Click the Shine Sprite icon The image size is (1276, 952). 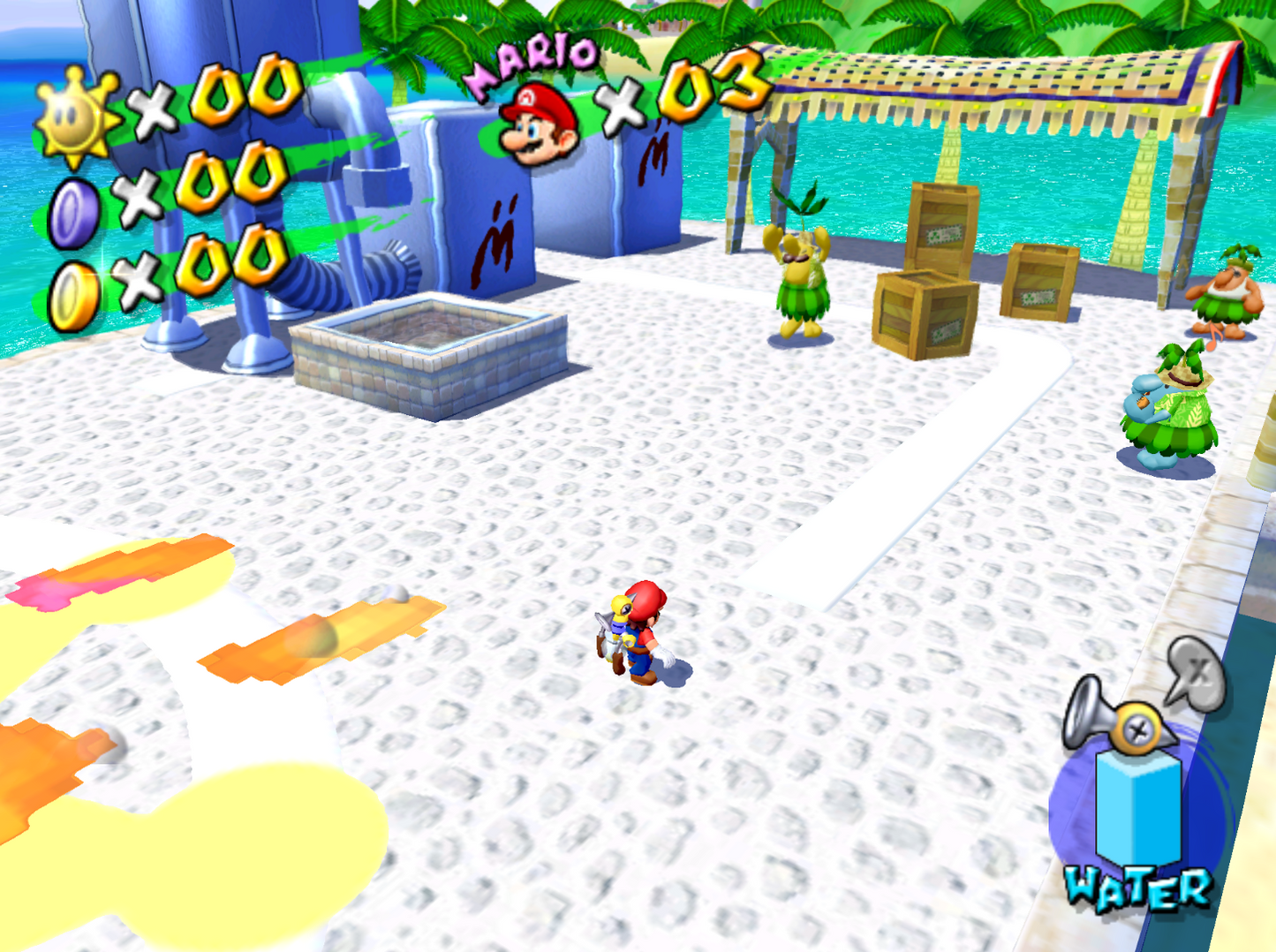(x=77, y=118)
